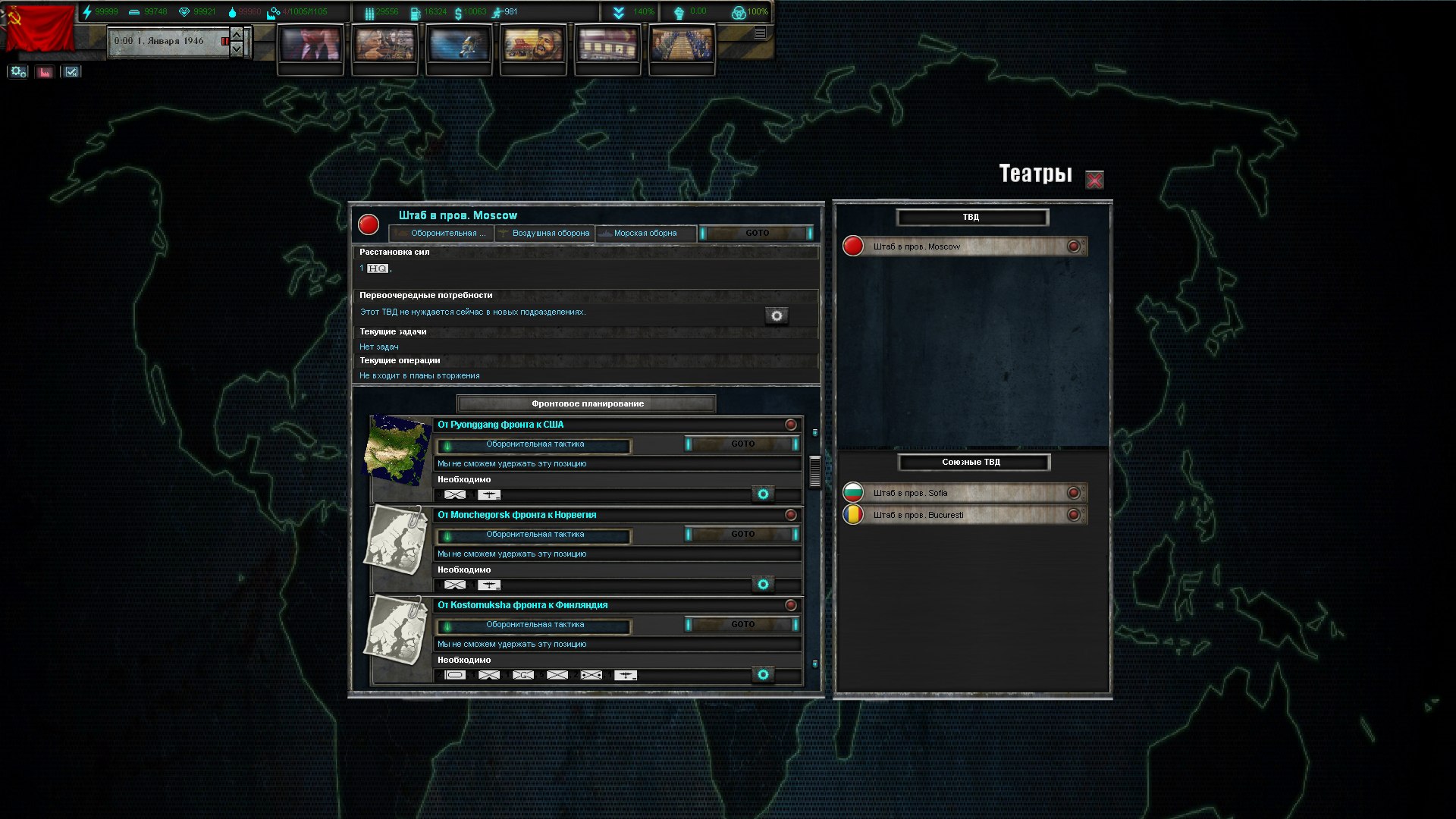Open the diplomacy screen with the suited man

[310, 45]
